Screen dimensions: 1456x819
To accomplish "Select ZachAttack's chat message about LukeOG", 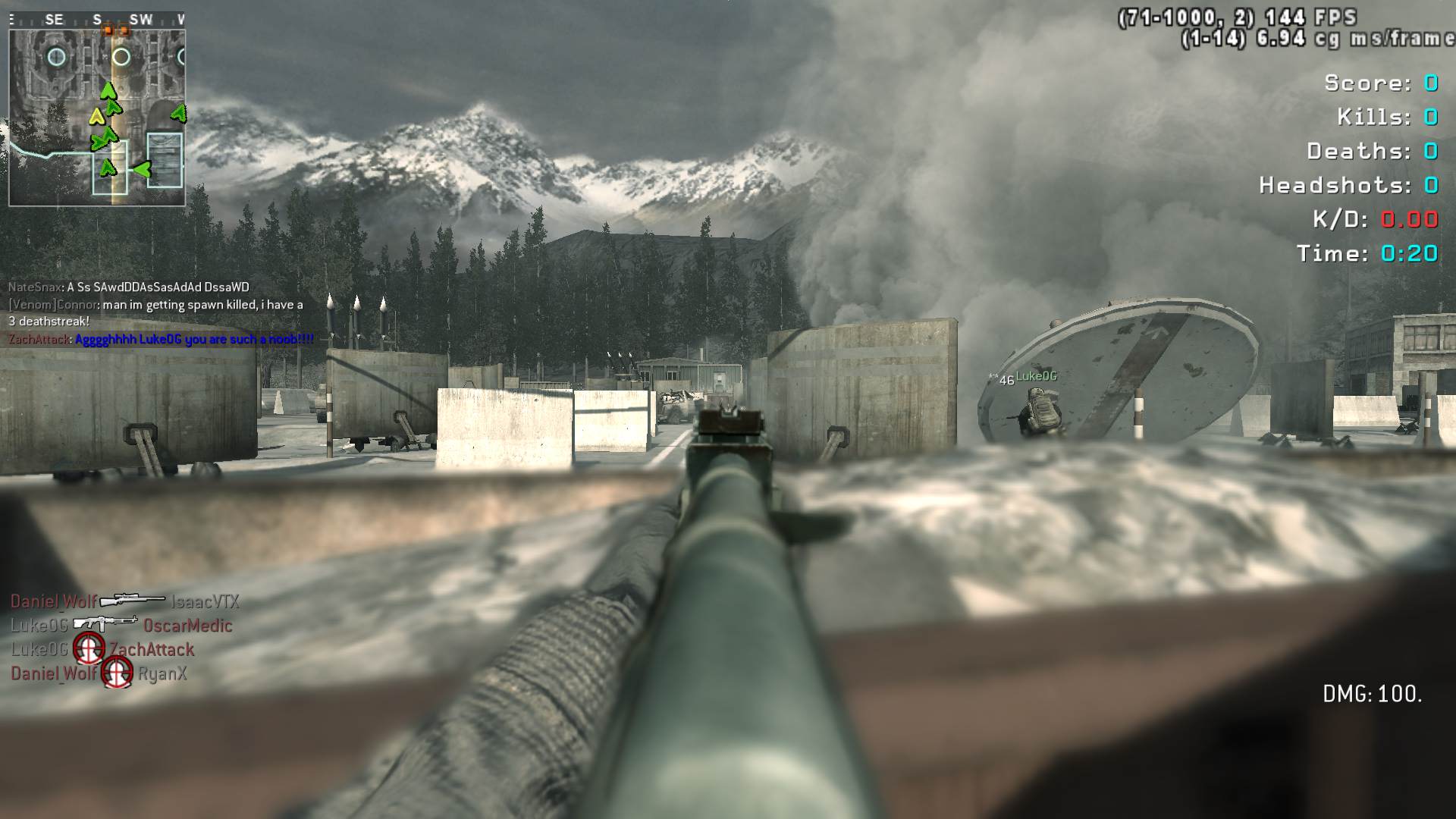I will click(161, 339).
